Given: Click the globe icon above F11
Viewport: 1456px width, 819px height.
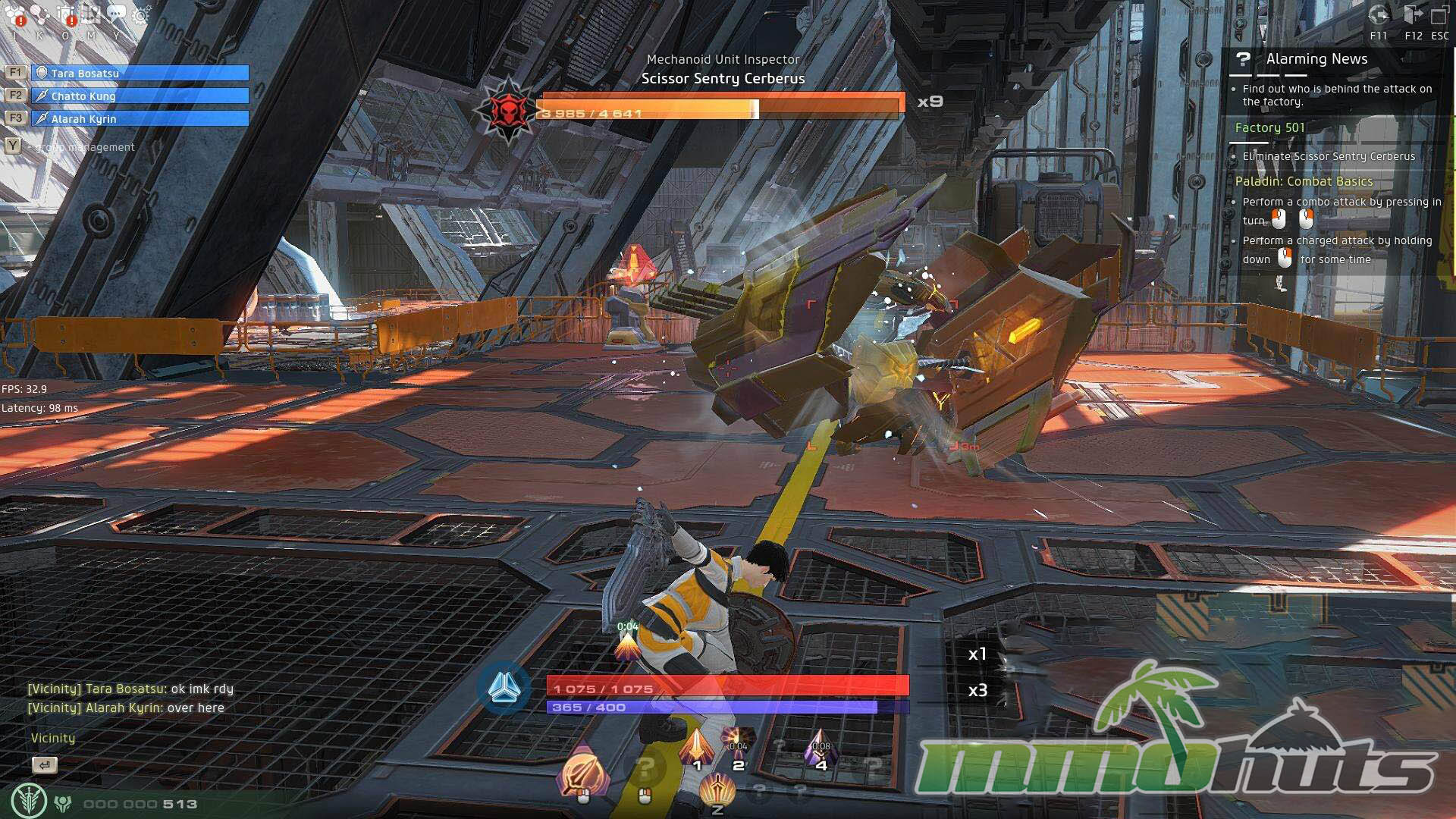Looking at the screenshot, I should pyautogui.click(x=1379, y=15).
